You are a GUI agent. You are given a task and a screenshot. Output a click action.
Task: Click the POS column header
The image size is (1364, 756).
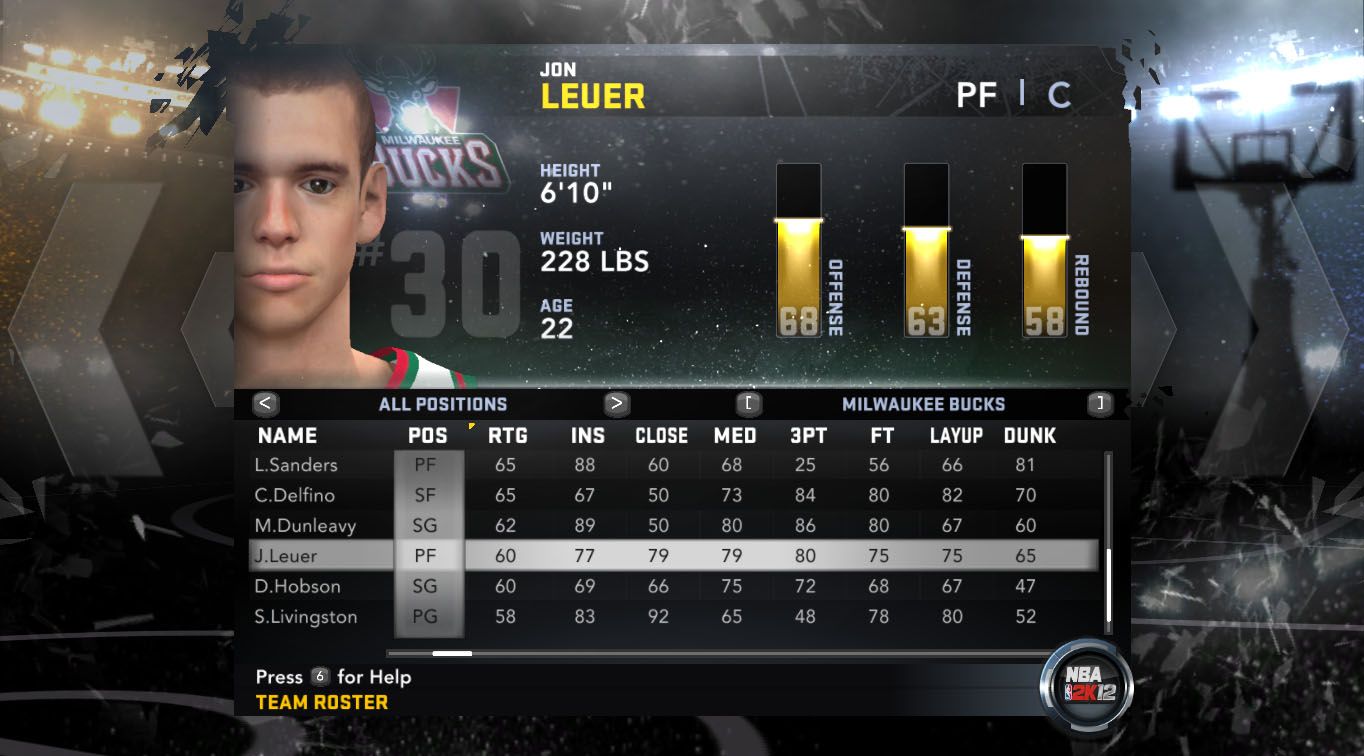coord(428,436)
